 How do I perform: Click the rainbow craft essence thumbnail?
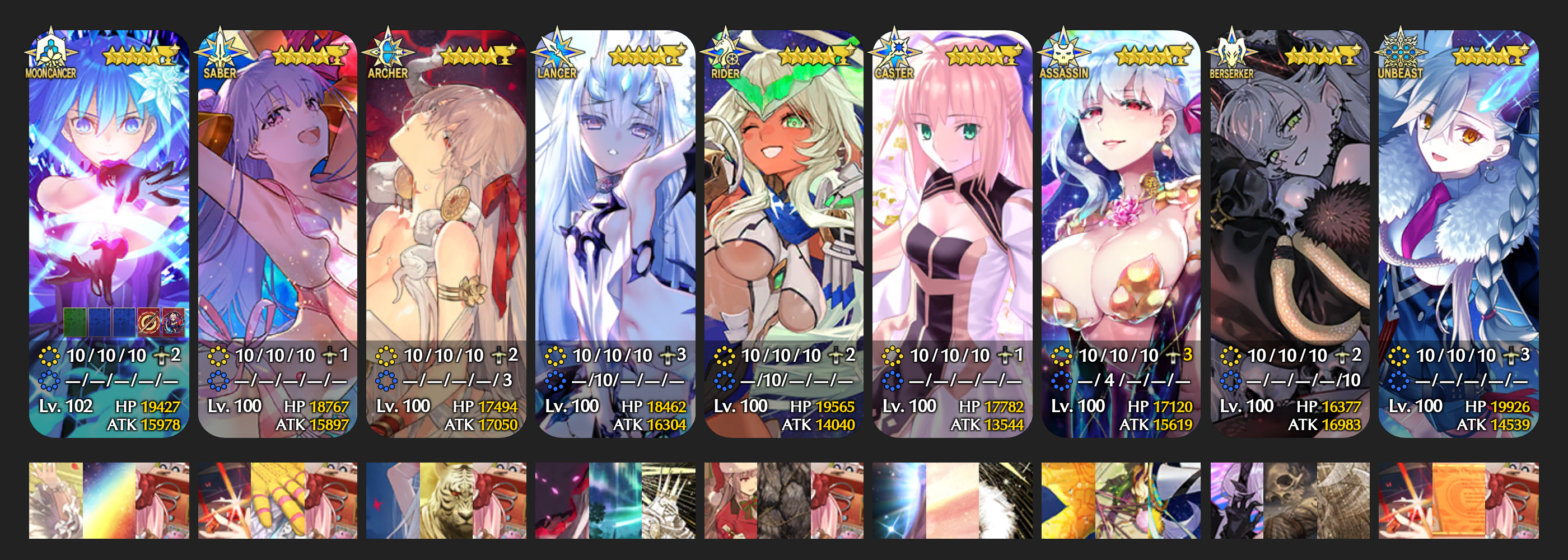(x=109, y=500)
